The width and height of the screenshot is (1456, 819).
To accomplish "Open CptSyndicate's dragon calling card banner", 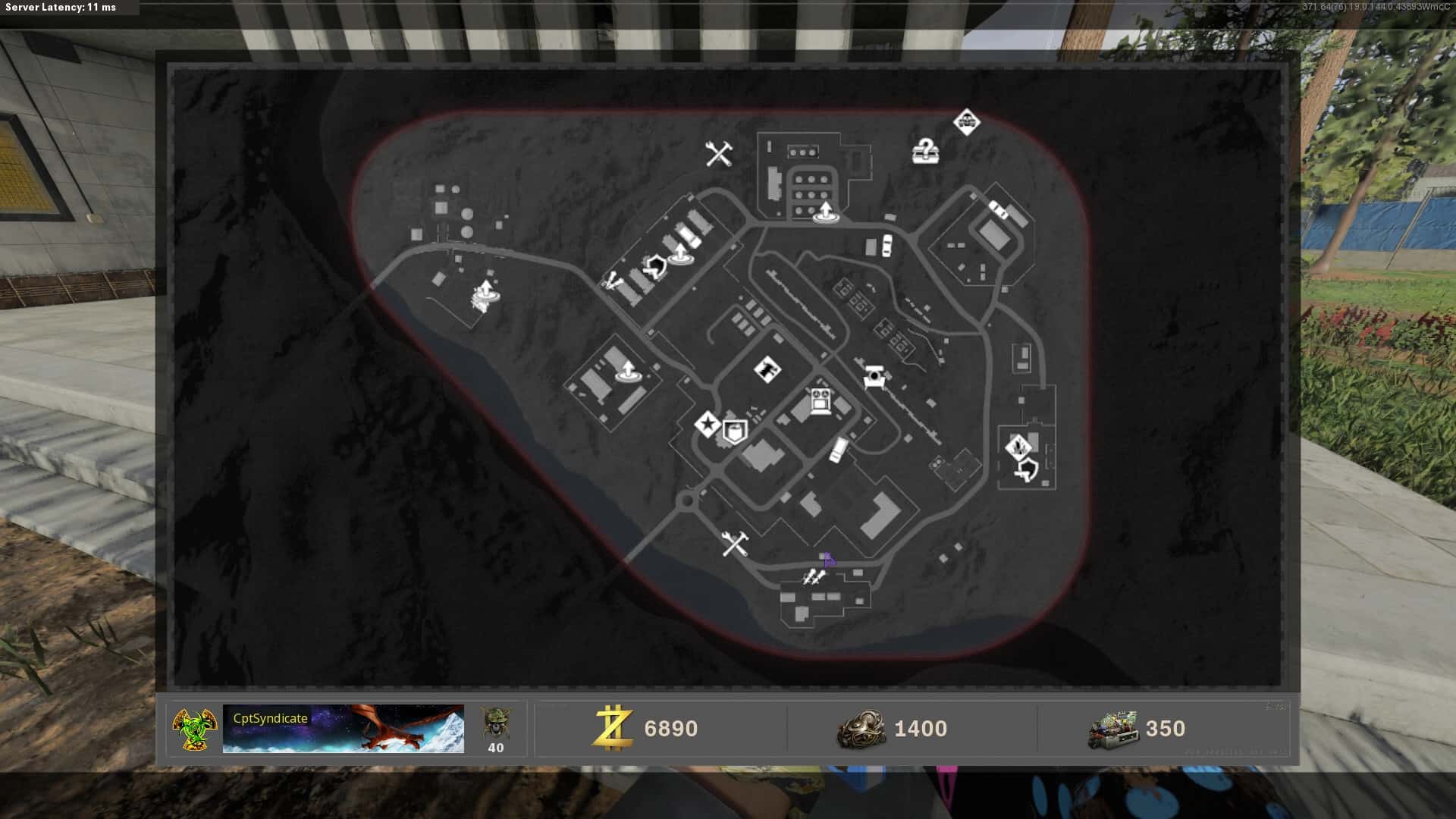I will point(343,729).
